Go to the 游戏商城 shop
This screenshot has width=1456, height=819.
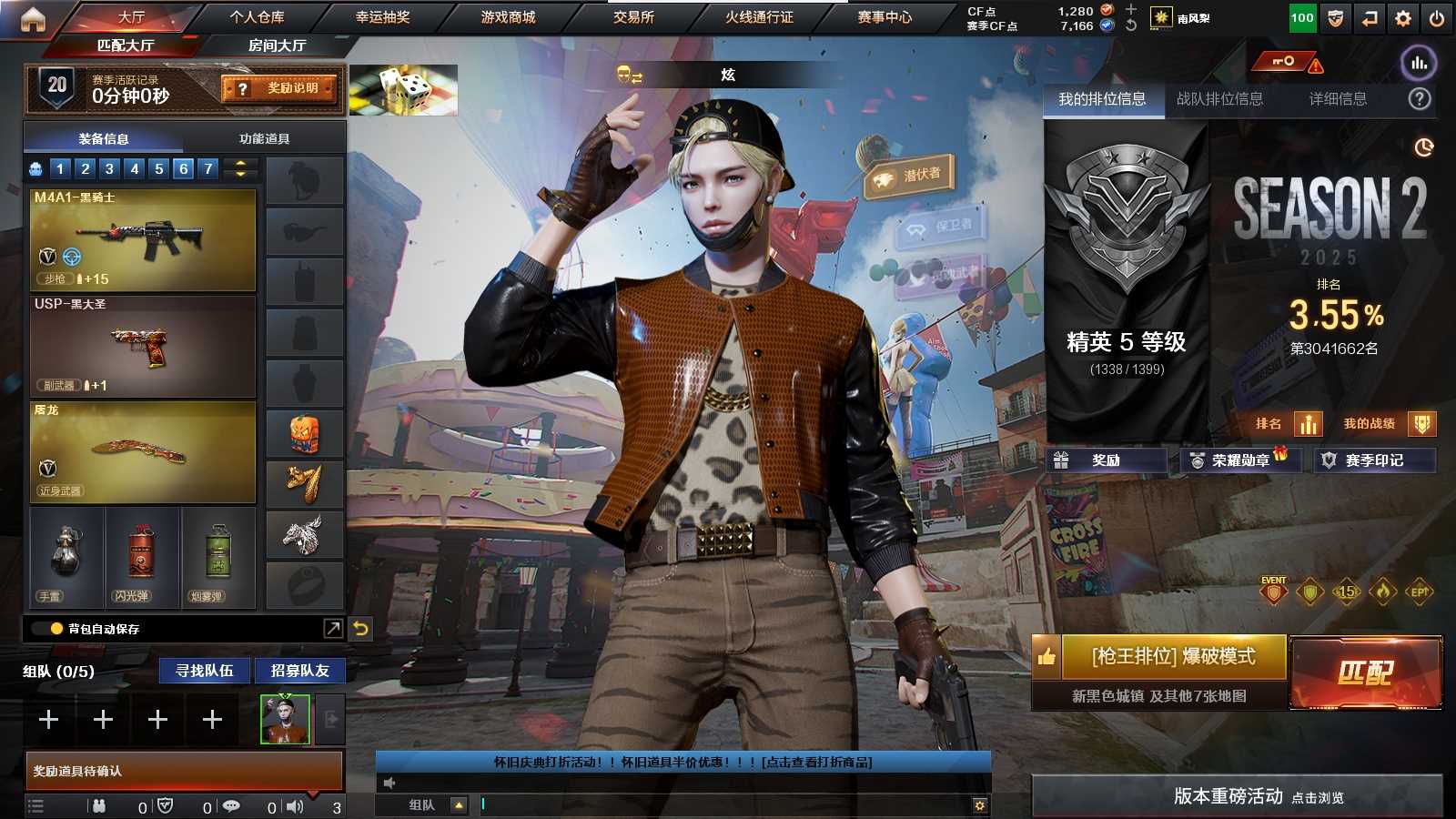(508, 16)
